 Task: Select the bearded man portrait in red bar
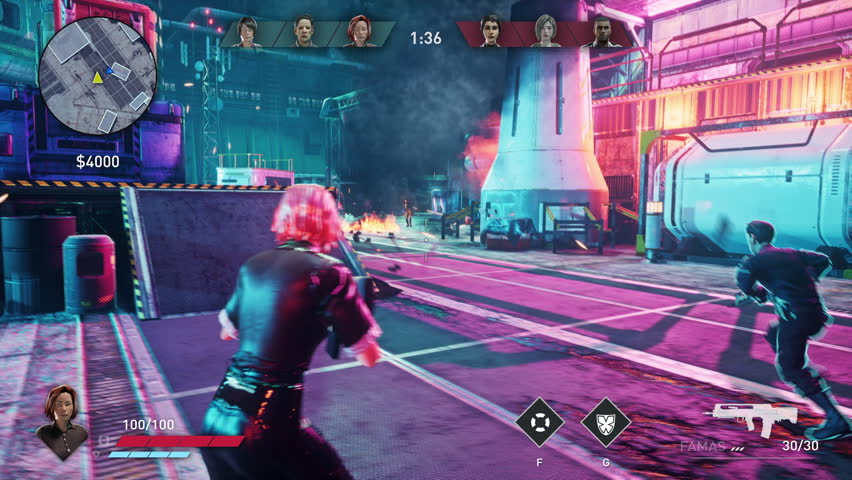pyautogui.click(x=601, y=32)
